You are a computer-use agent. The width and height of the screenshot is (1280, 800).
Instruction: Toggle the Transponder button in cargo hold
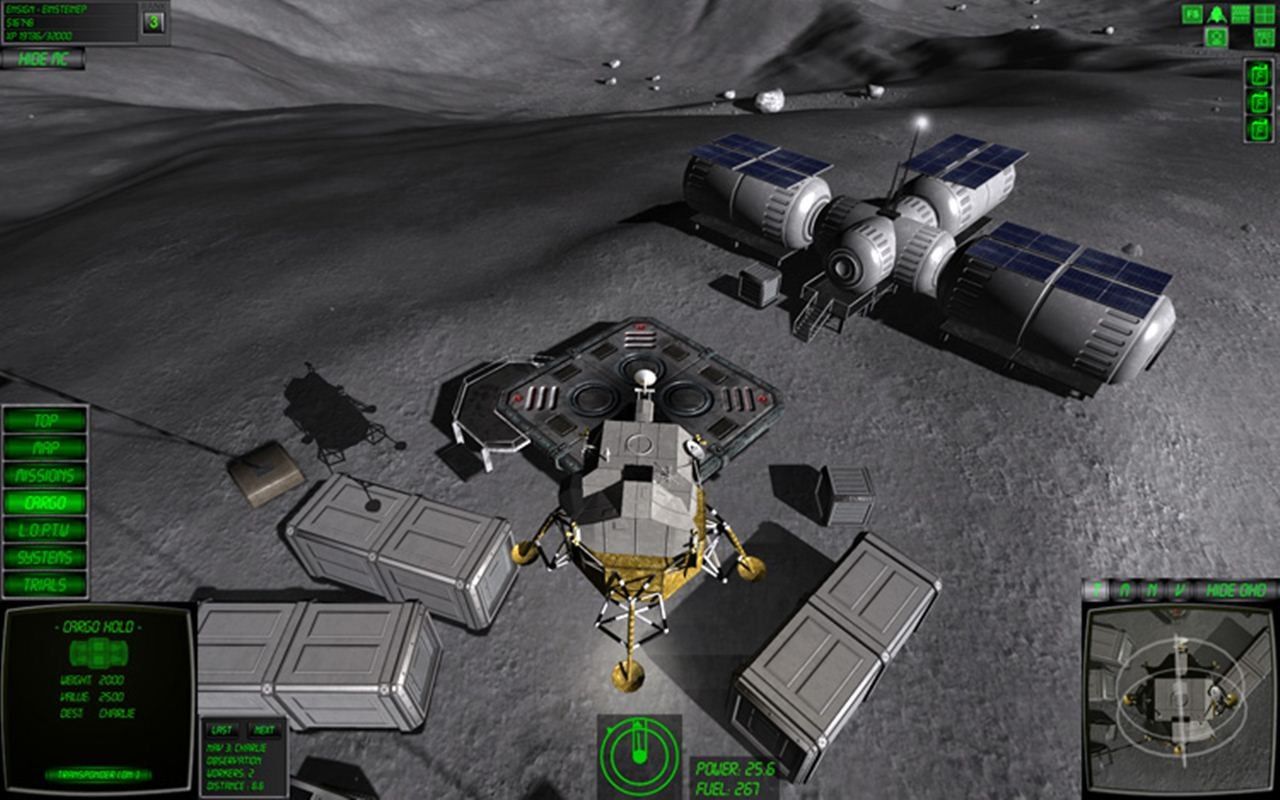[x=98, y=774]
